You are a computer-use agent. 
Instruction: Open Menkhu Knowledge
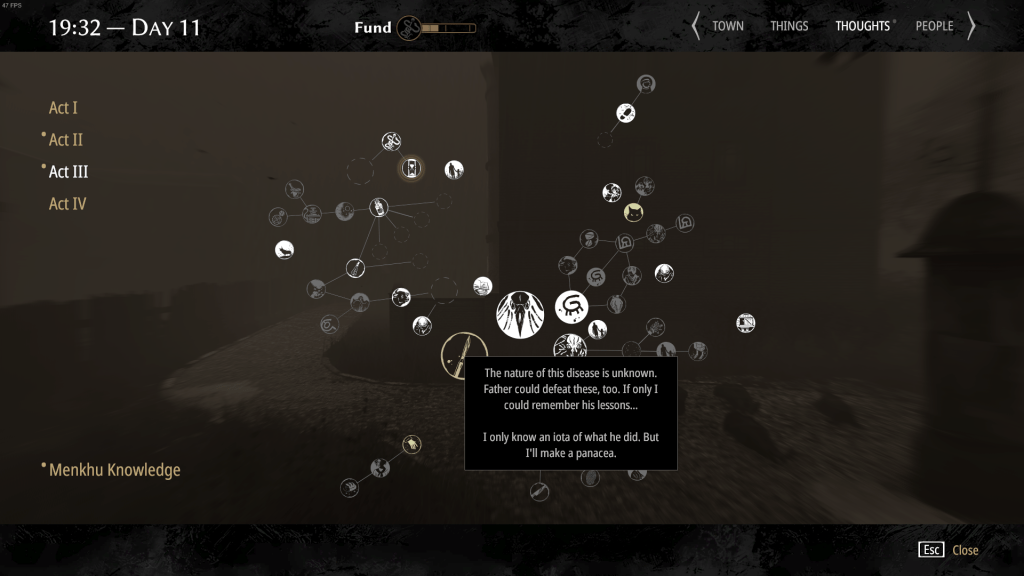[x=114, y=469]
